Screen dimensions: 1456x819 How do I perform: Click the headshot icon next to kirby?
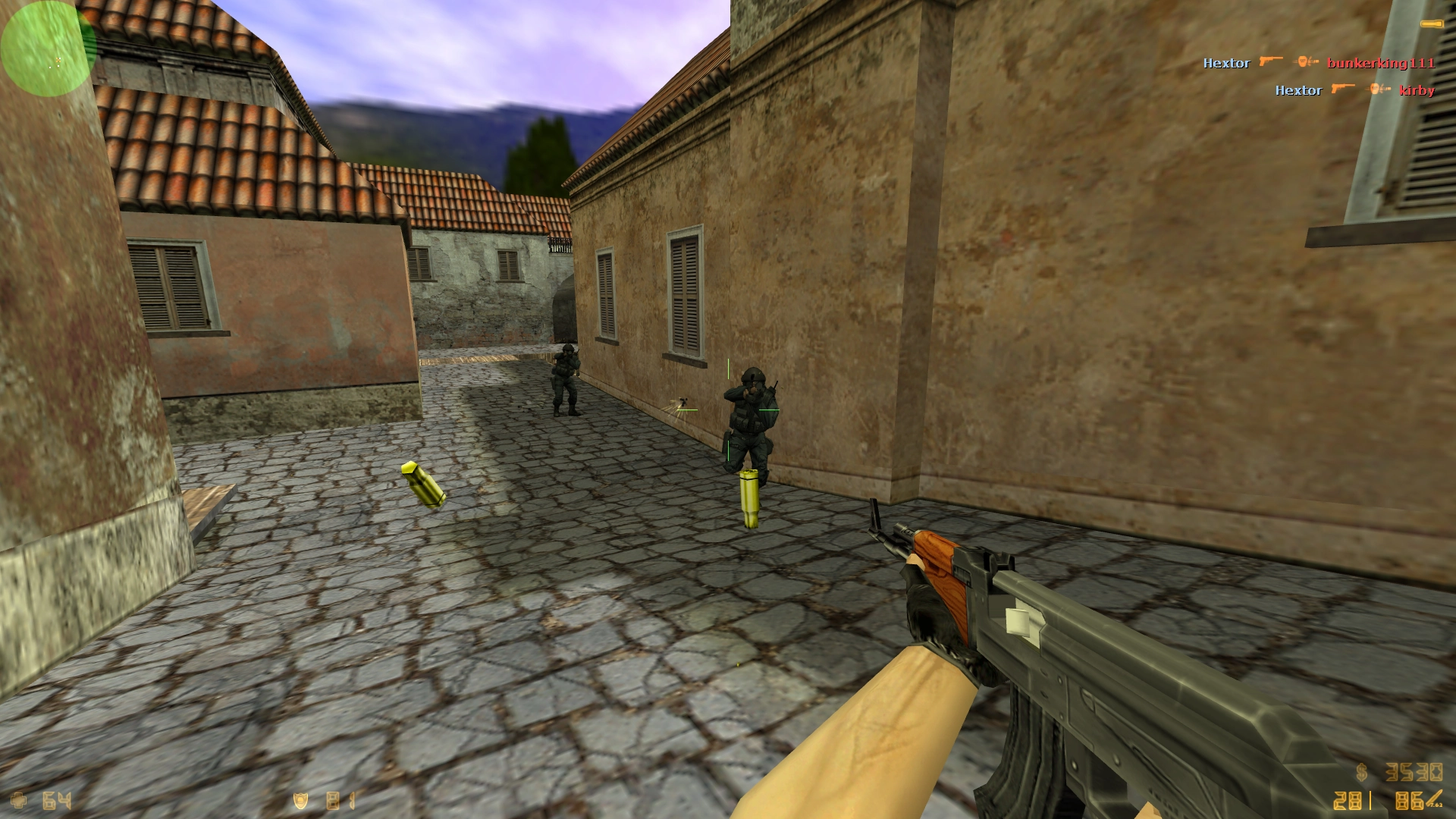1376,89
